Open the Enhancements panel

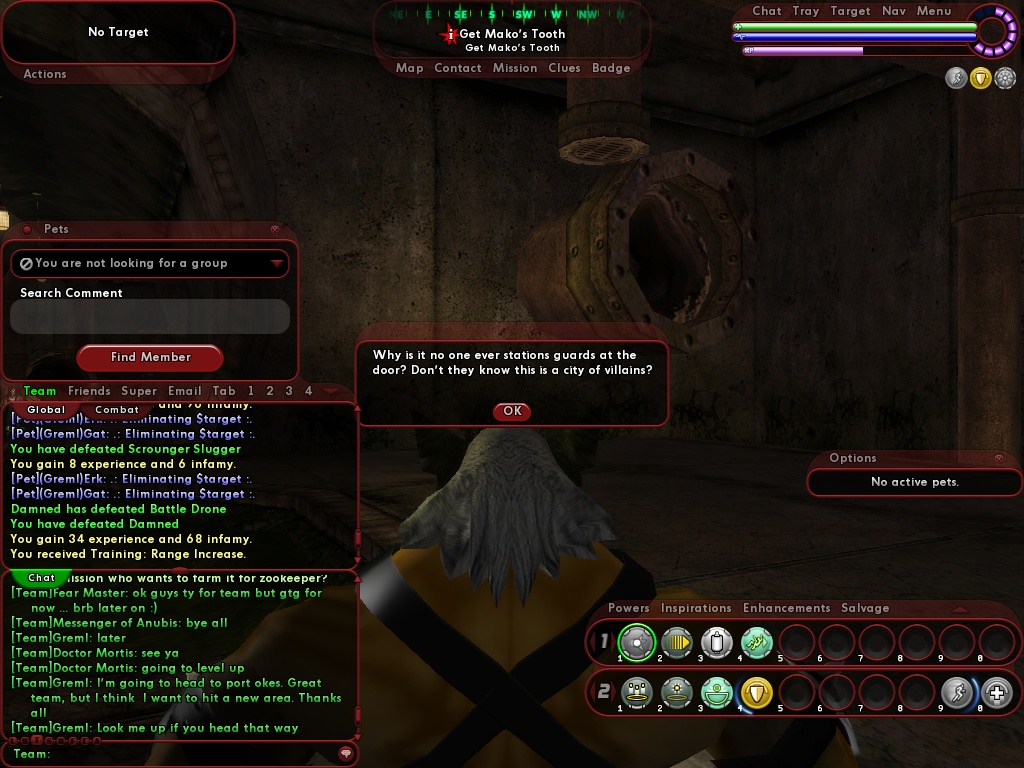[787, 608]
